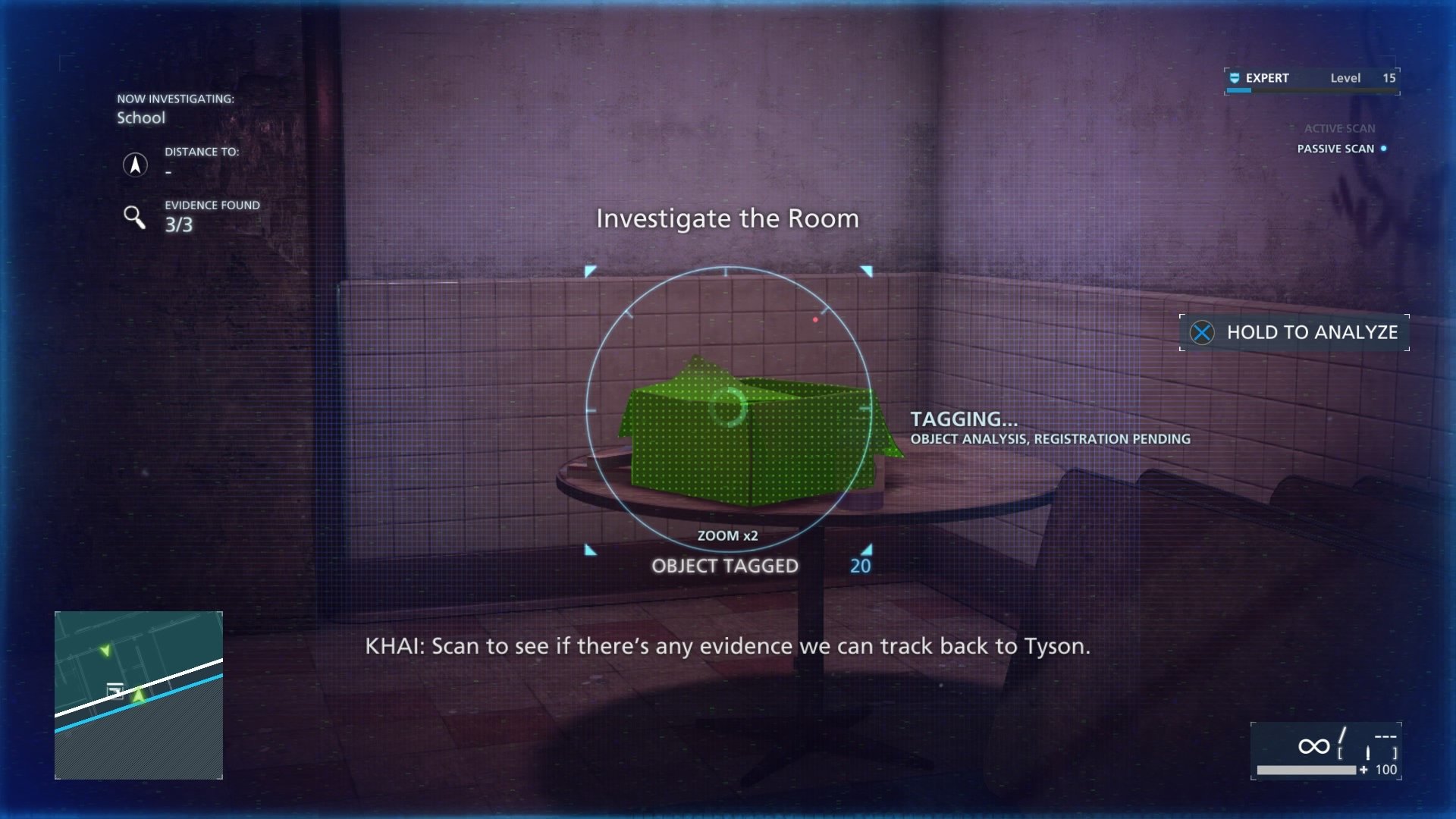Screen dimensions: 1456x819
Task: Select the Investigate the Room objective heading
Action: (727, 219)
